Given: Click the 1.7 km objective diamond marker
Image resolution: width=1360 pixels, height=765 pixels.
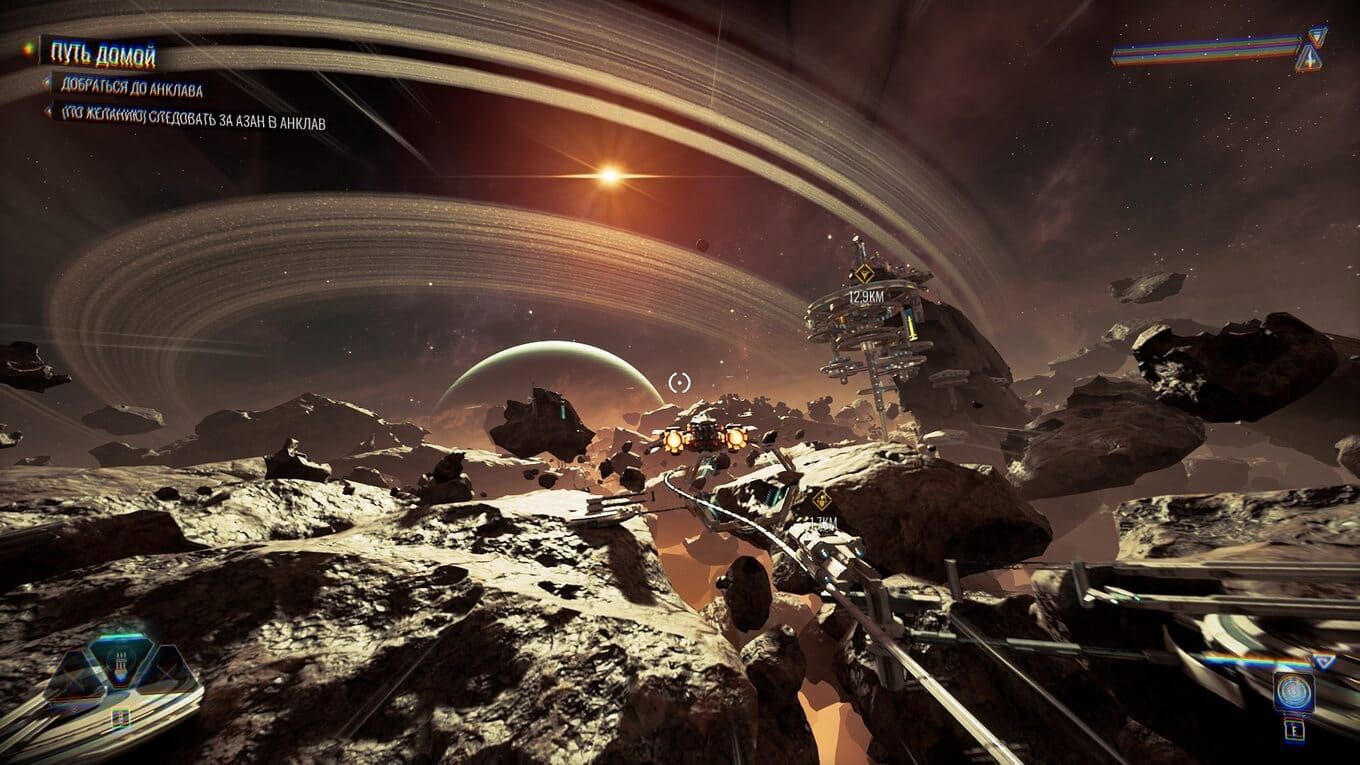Looking at the screenshot, I should point(821,499).
